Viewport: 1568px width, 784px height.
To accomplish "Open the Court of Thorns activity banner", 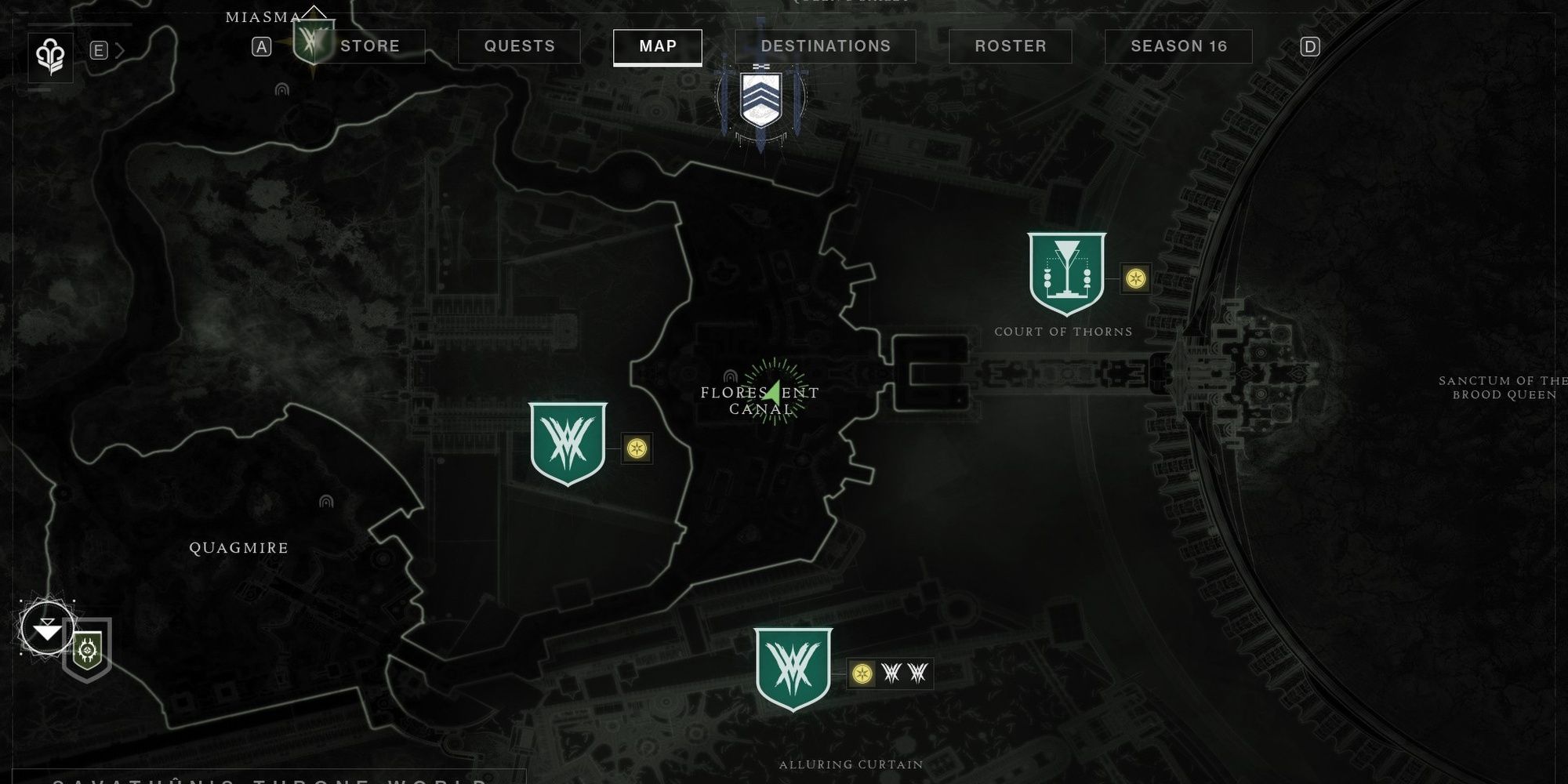I will point(1066,274).
